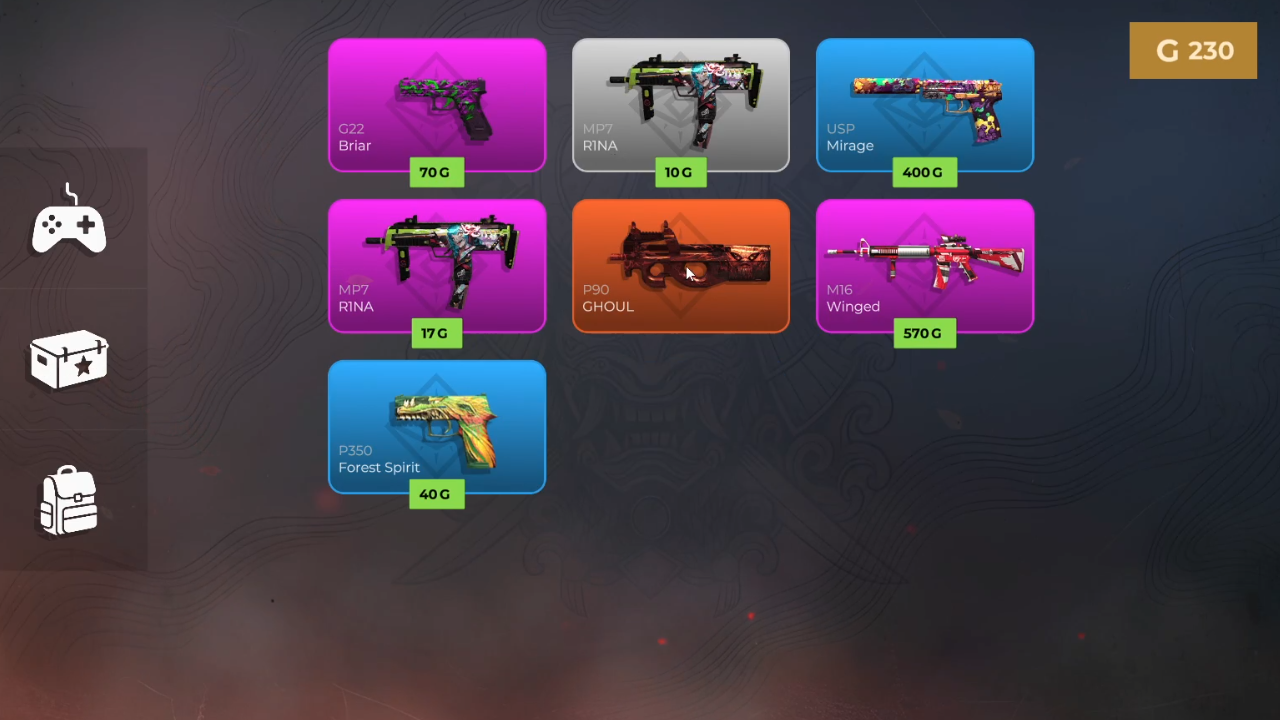Click the 17 G price tag on MP7 R1NA

[436, 333]
